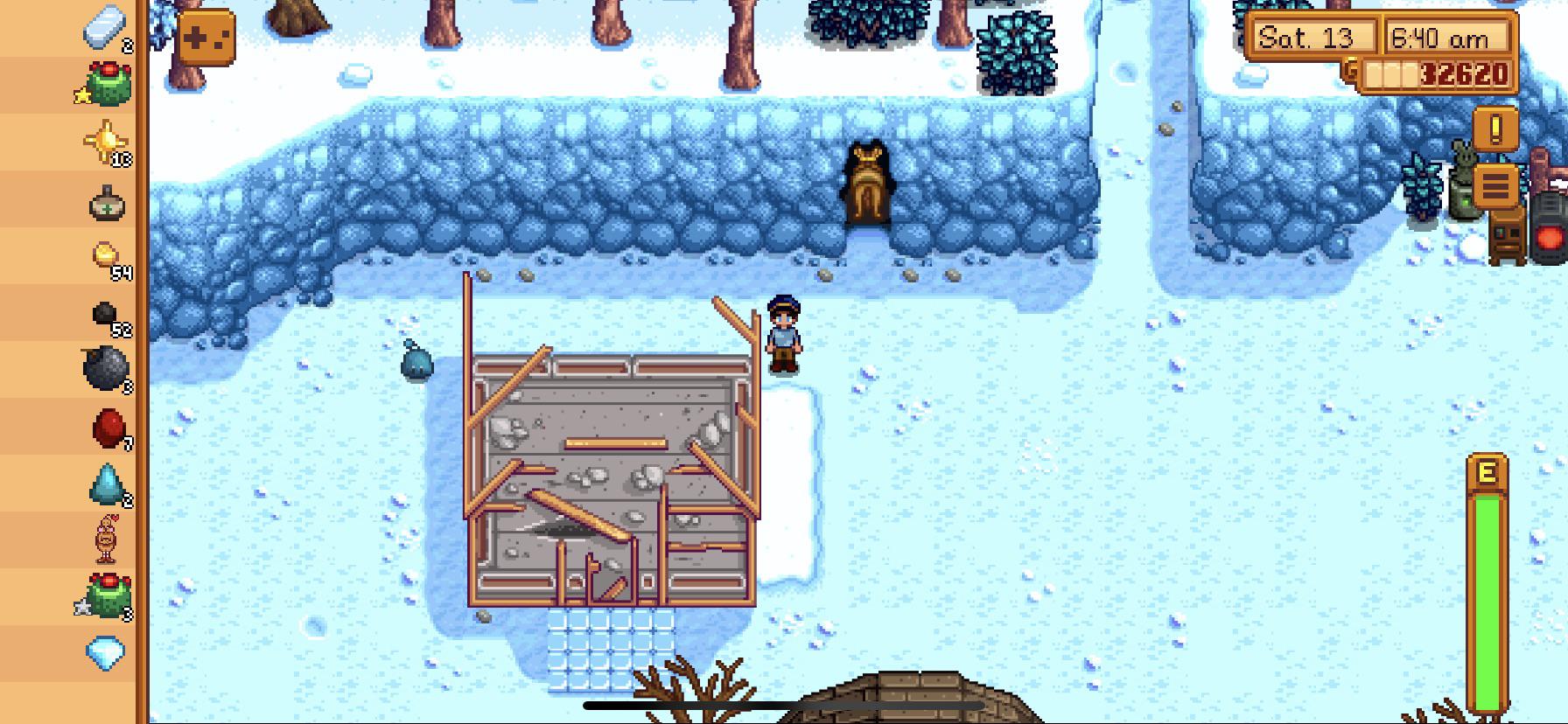Choose the teal cone-shaped item
1568x724 pixels.
point(107,484)
